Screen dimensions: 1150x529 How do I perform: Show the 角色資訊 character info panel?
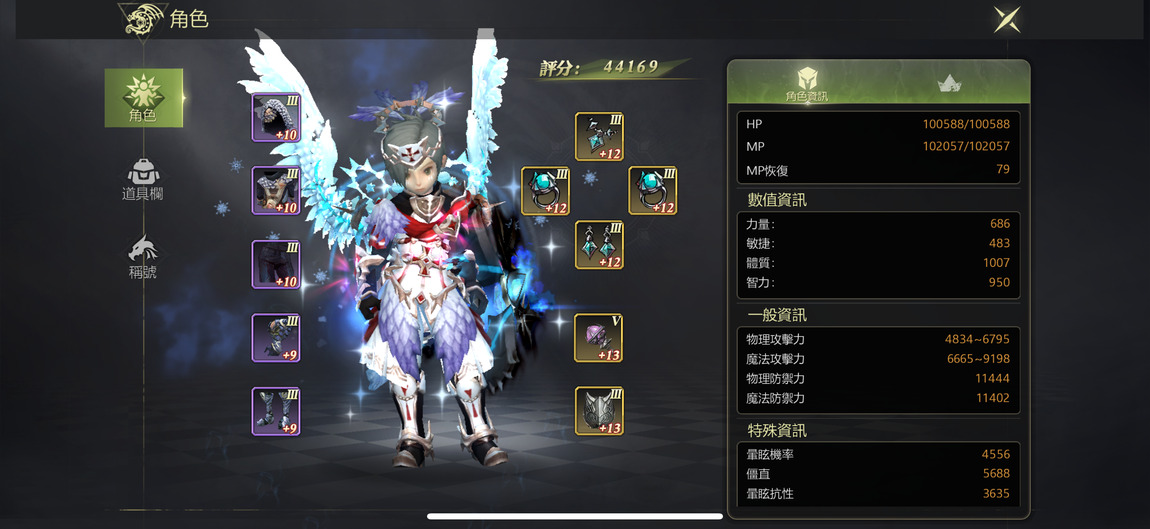point(806,84)
